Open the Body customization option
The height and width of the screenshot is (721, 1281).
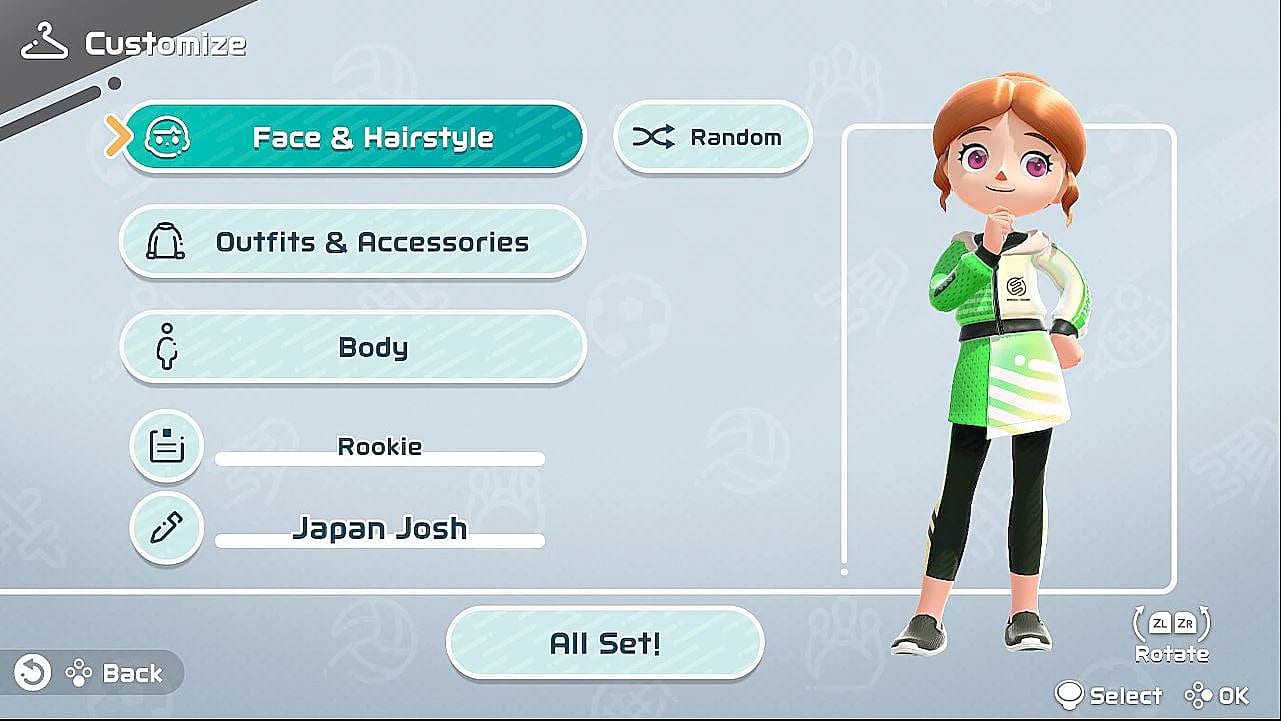click(x=370, y=346)
